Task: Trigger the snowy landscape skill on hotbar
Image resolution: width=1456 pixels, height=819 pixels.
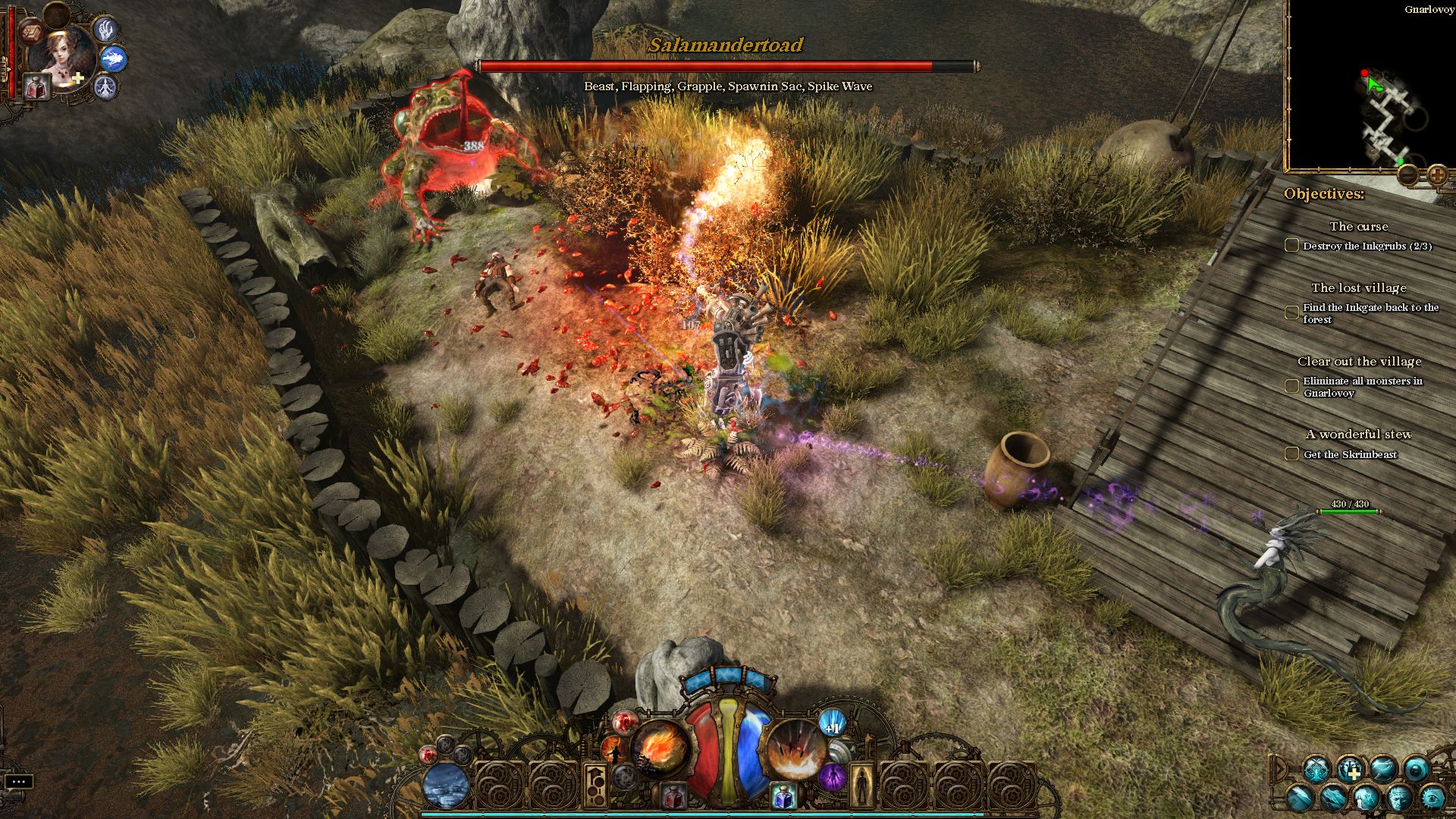Action: pyautogui.click(x=445, y=786)
